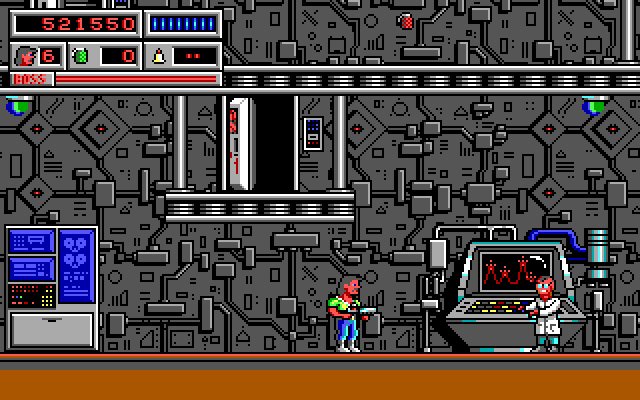Select the green grenade icon
The width and height of the screenshot is (640, 400).
tap(81, 55)
